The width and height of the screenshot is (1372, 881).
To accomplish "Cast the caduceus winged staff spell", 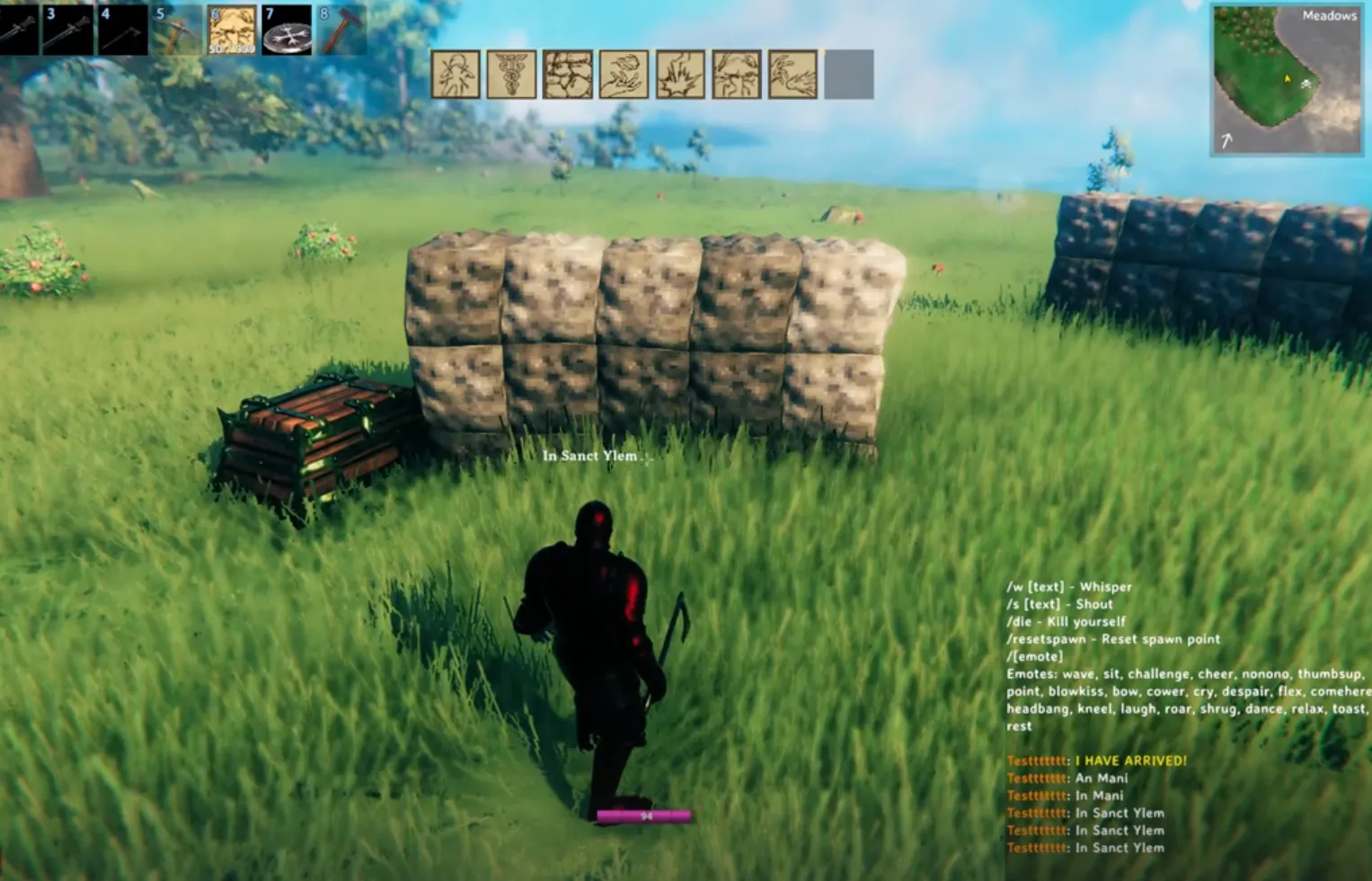I will tap(511, 74).
